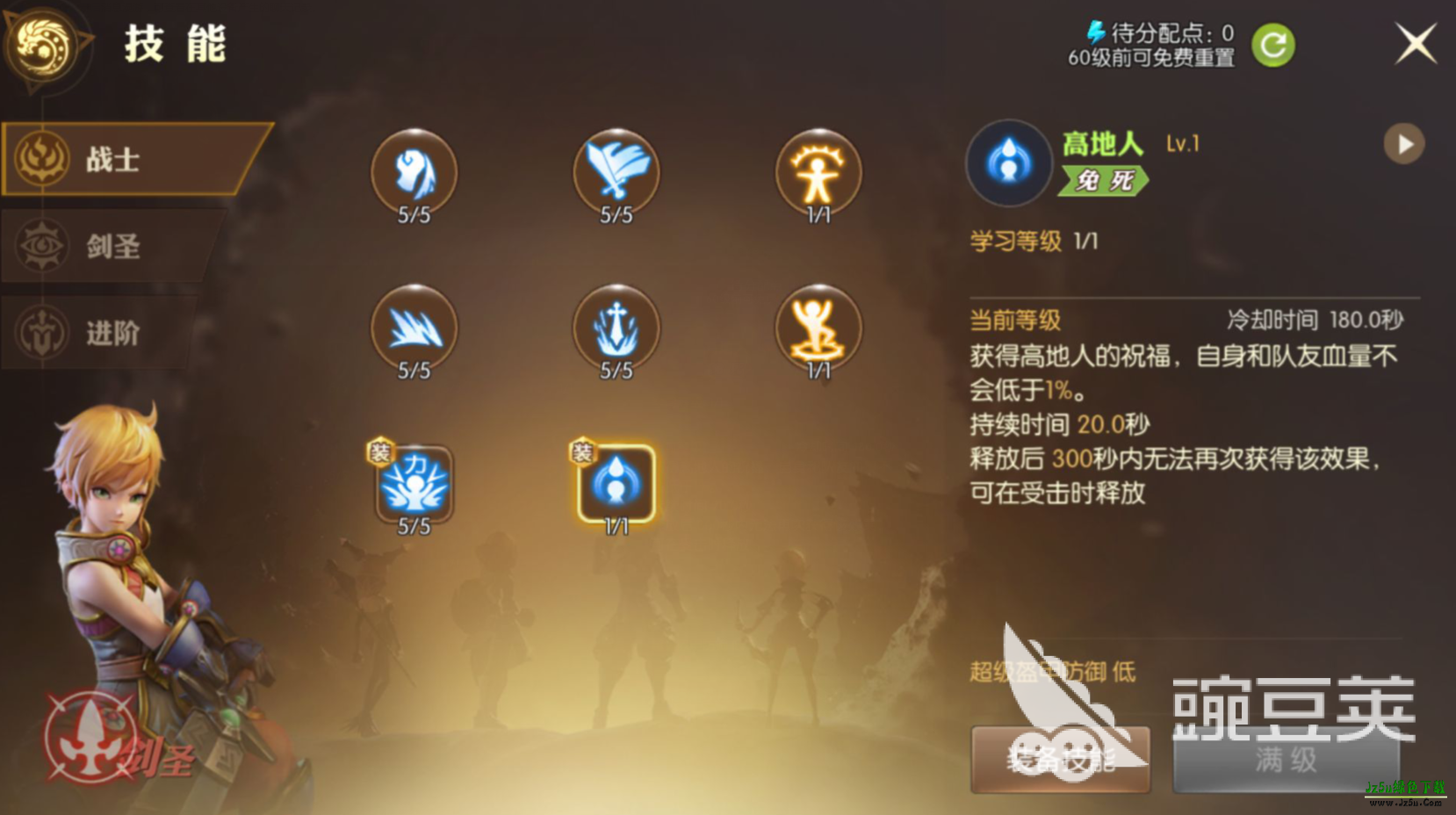Click the 装 badge on the equipped skill
The width and height of the screenshot is (1456, 815).
581,450
